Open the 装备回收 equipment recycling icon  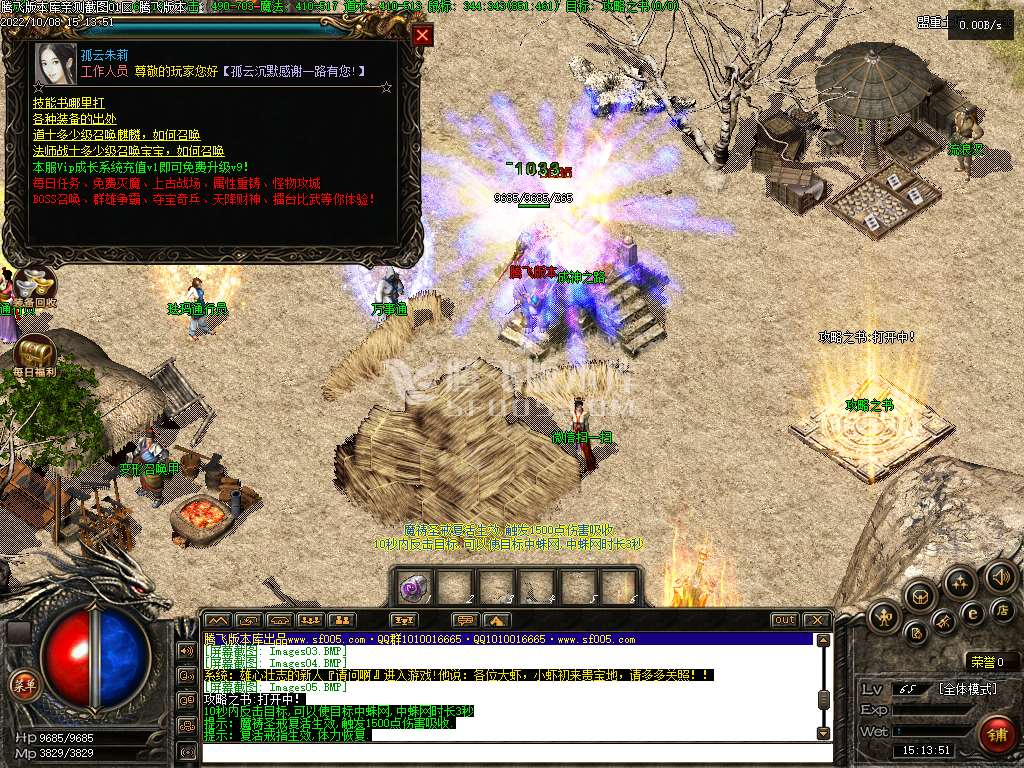tap(36, 284)
